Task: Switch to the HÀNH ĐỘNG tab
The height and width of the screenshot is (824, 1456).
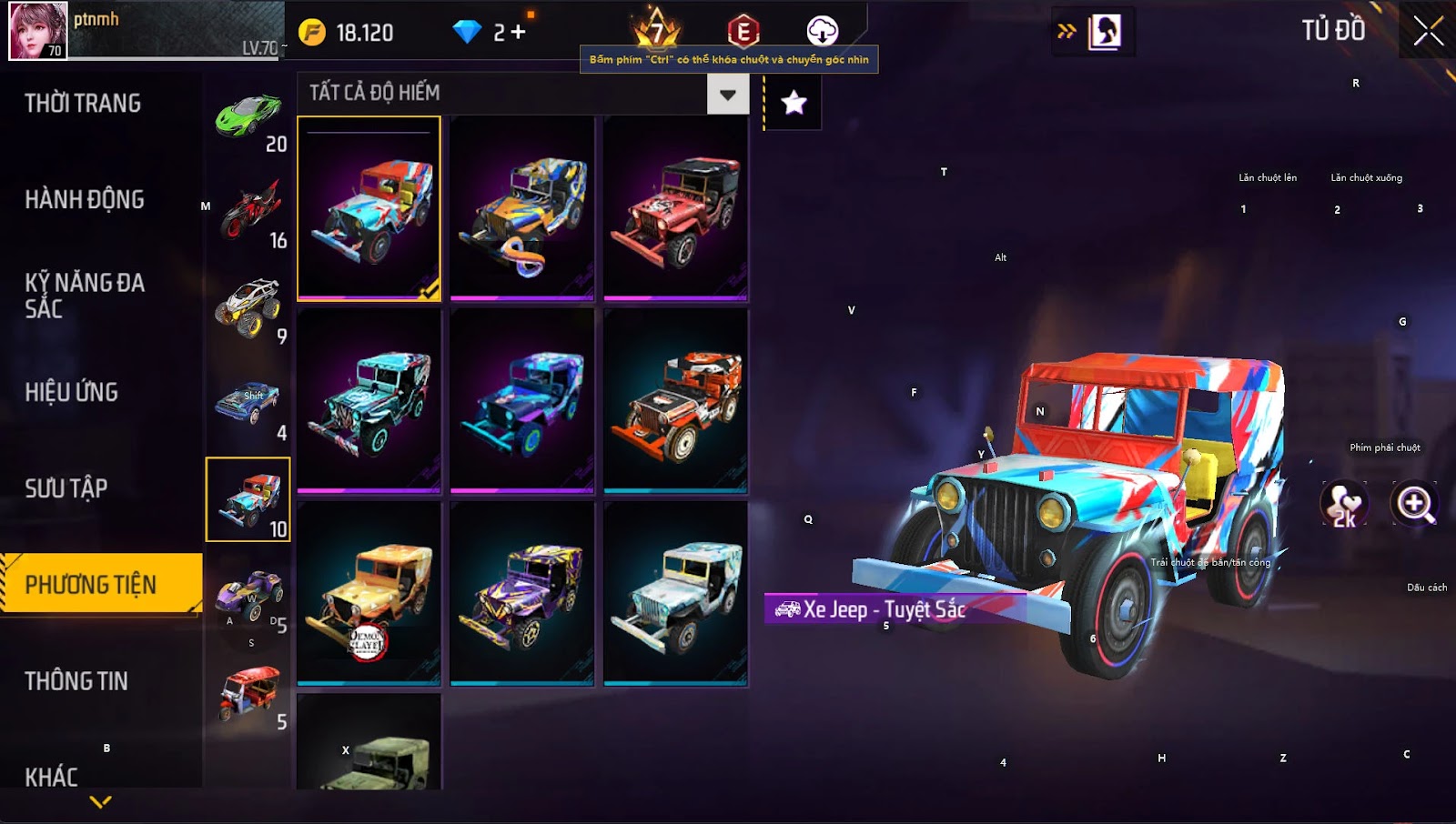Action: pyautogui.click(x=85, y=200)
